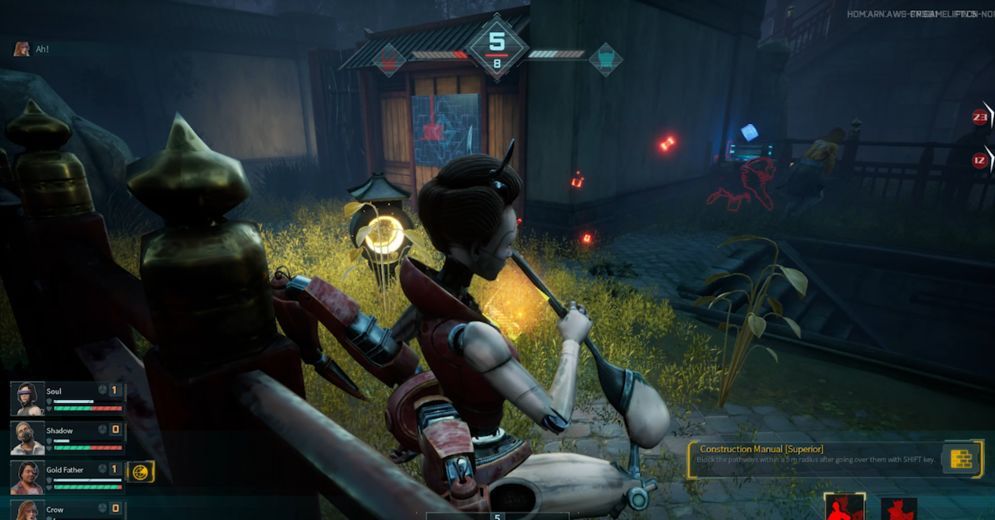Select the unframed red figure ability slot
This screenshot has width=995, height=520.
(899, 509)
